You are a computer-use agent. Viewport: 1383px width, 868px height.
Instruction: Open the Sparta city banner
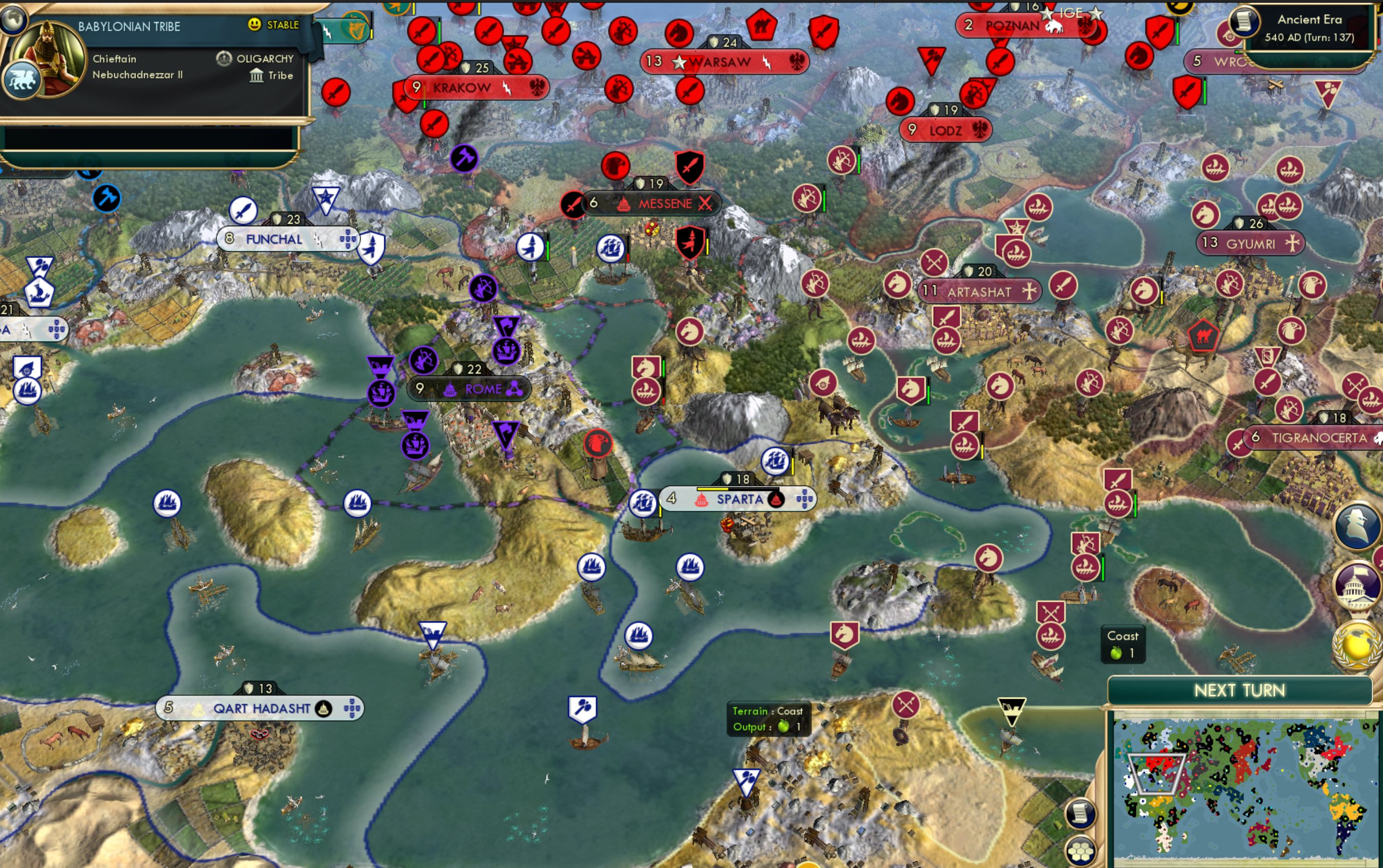[741, 499]
